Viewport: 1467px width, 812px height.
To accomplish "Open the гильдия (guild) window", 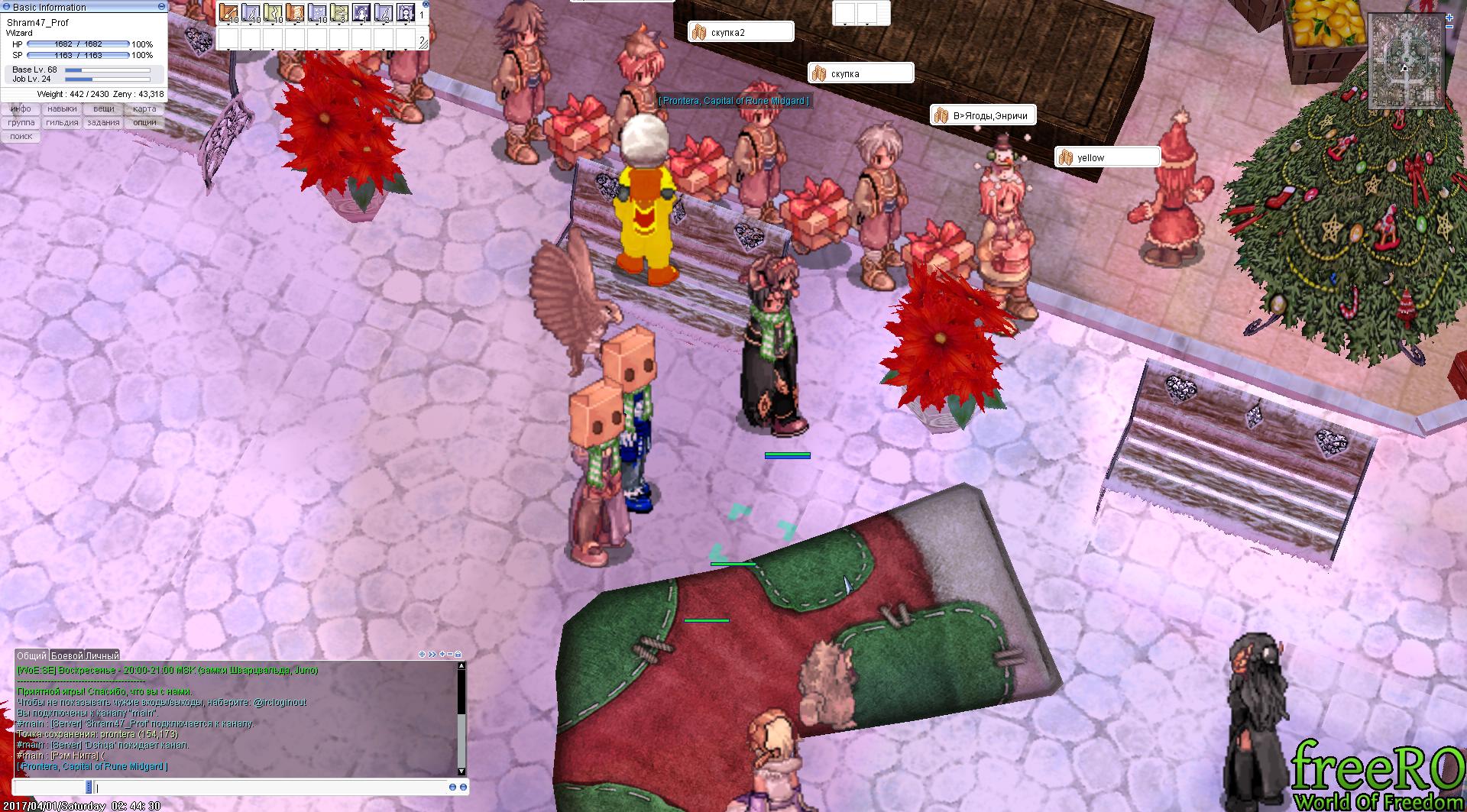I will (x=62, y=123).
